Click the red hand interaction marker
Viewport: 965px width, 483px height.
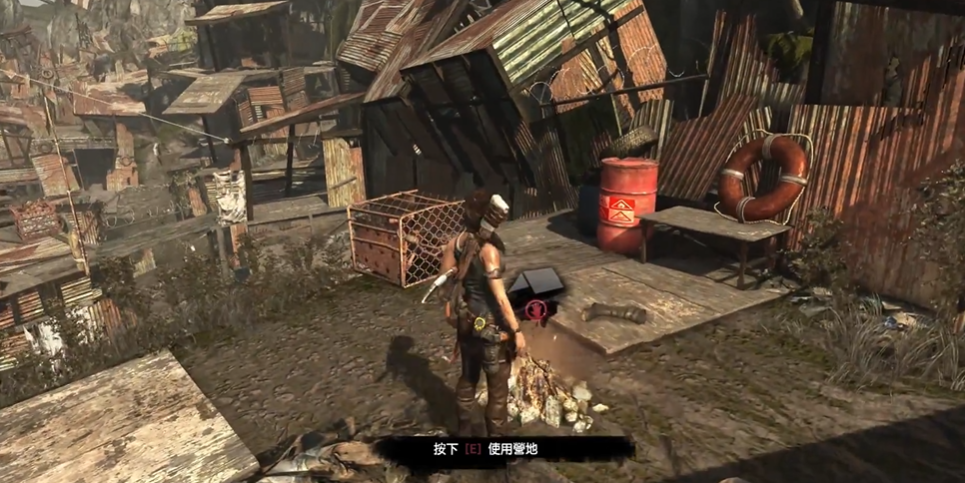click(x=537, y=309)
